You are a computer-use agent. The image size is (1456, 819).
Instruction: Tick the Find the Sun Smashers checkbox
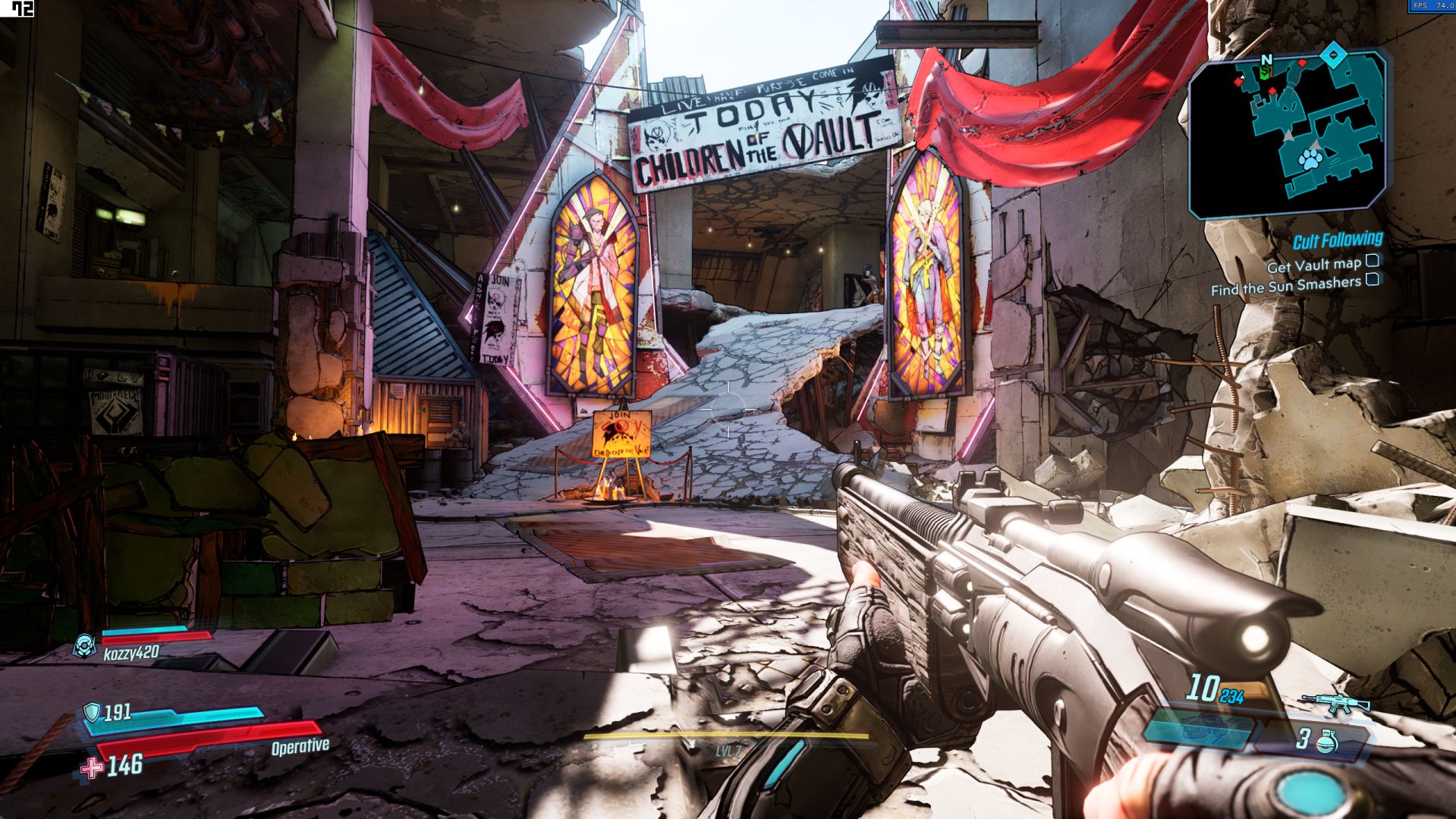[x=1373, y=279]
